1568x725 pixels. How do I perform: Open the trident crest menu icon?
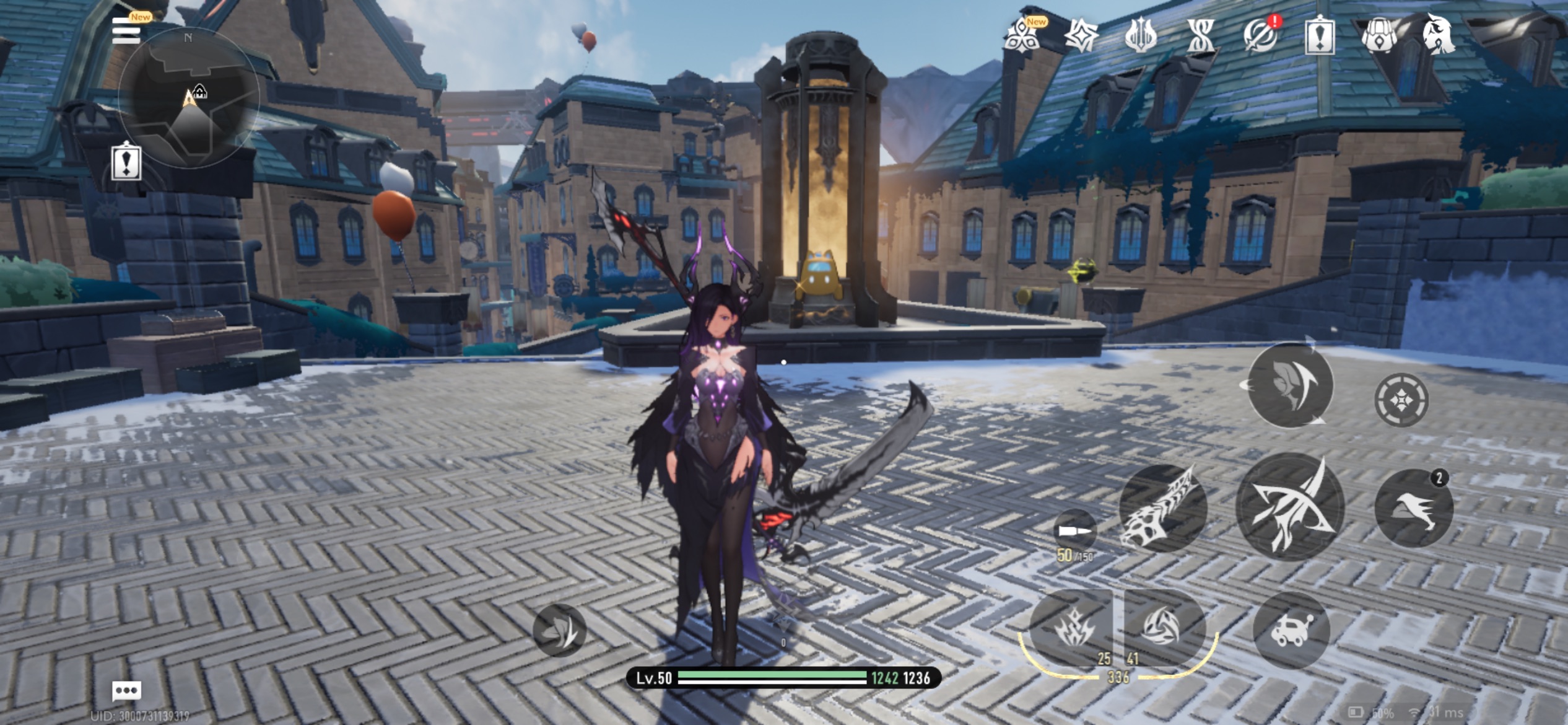pyautogui.click(x=1140, y=35)
